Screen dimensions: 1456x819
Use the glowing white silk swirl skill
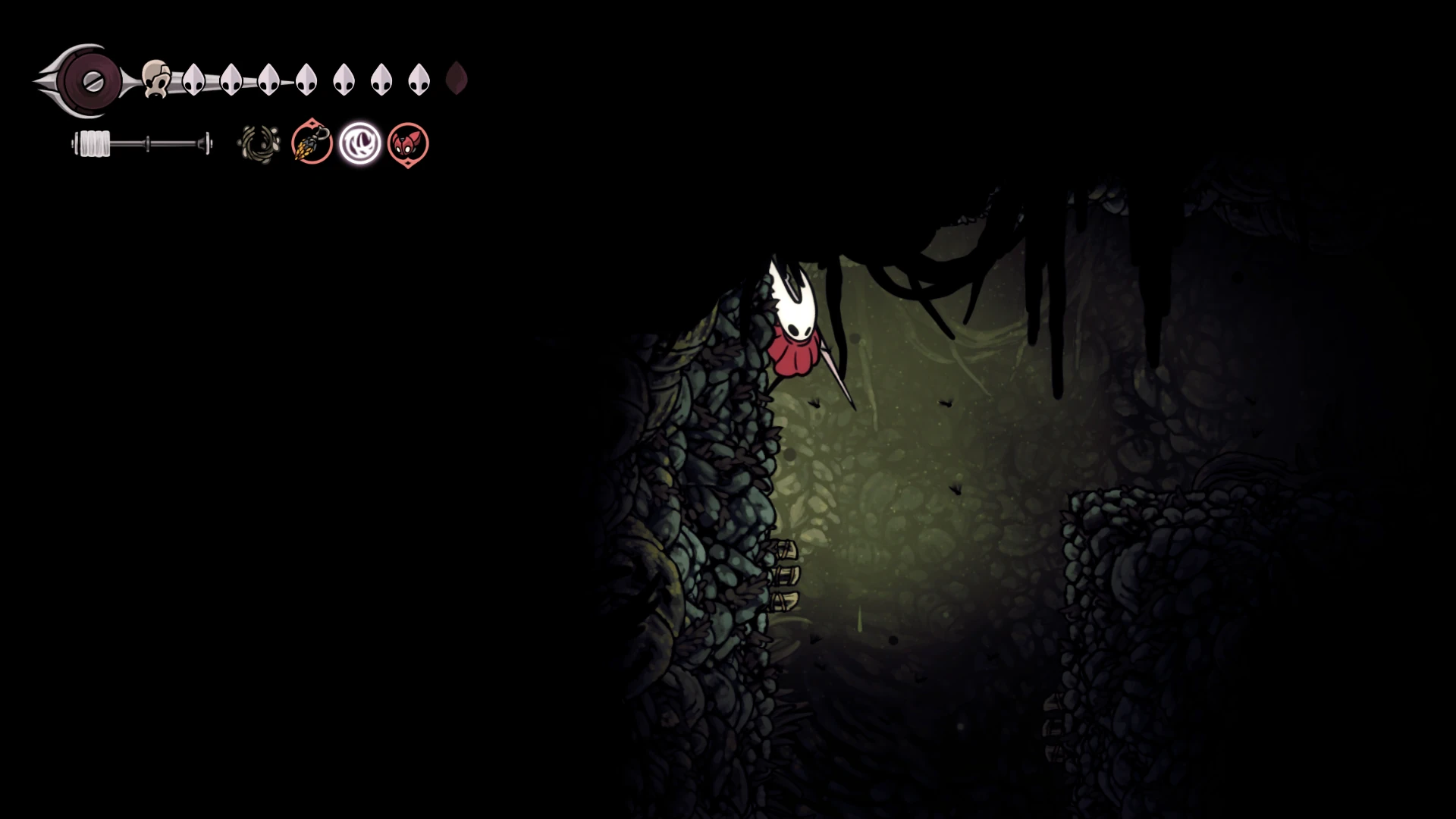coord(360,143)
